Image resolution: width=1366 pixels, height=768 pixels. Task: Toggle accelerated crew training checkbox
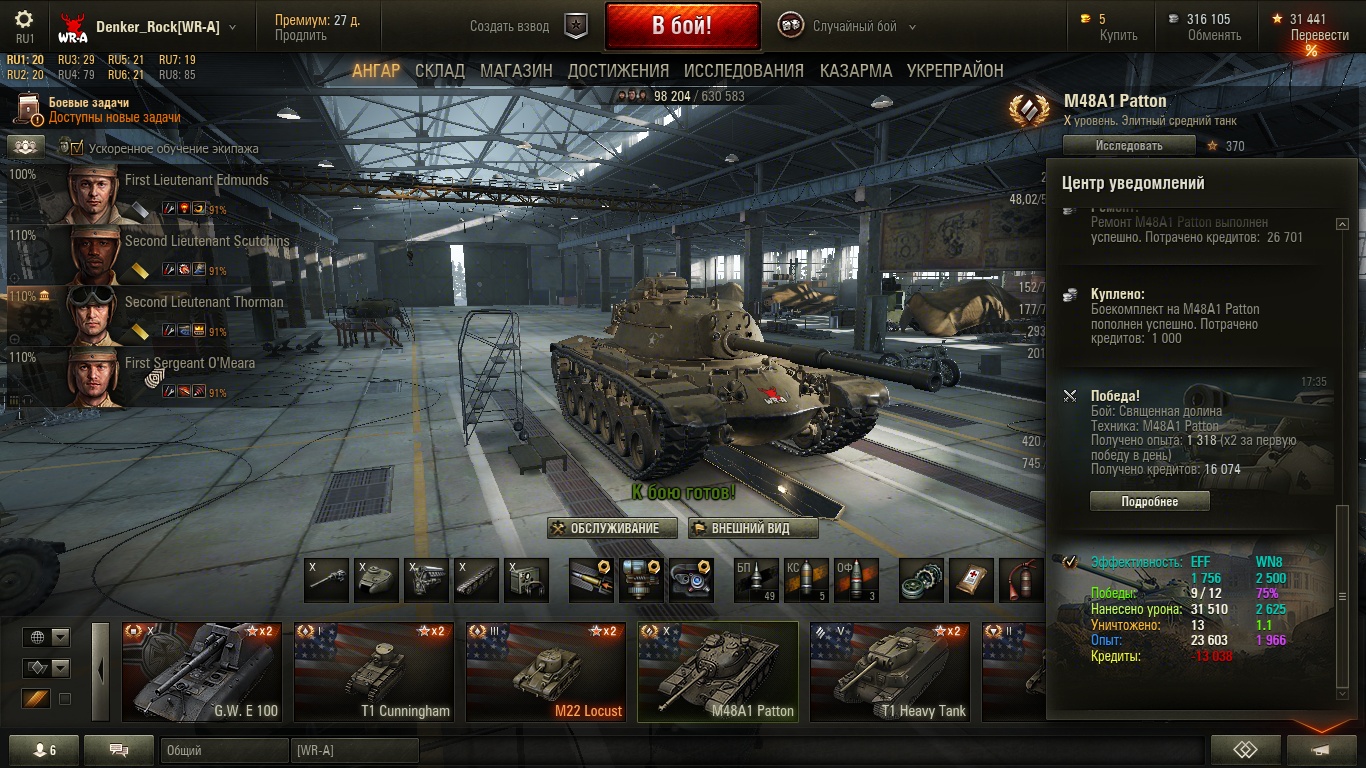77,148
